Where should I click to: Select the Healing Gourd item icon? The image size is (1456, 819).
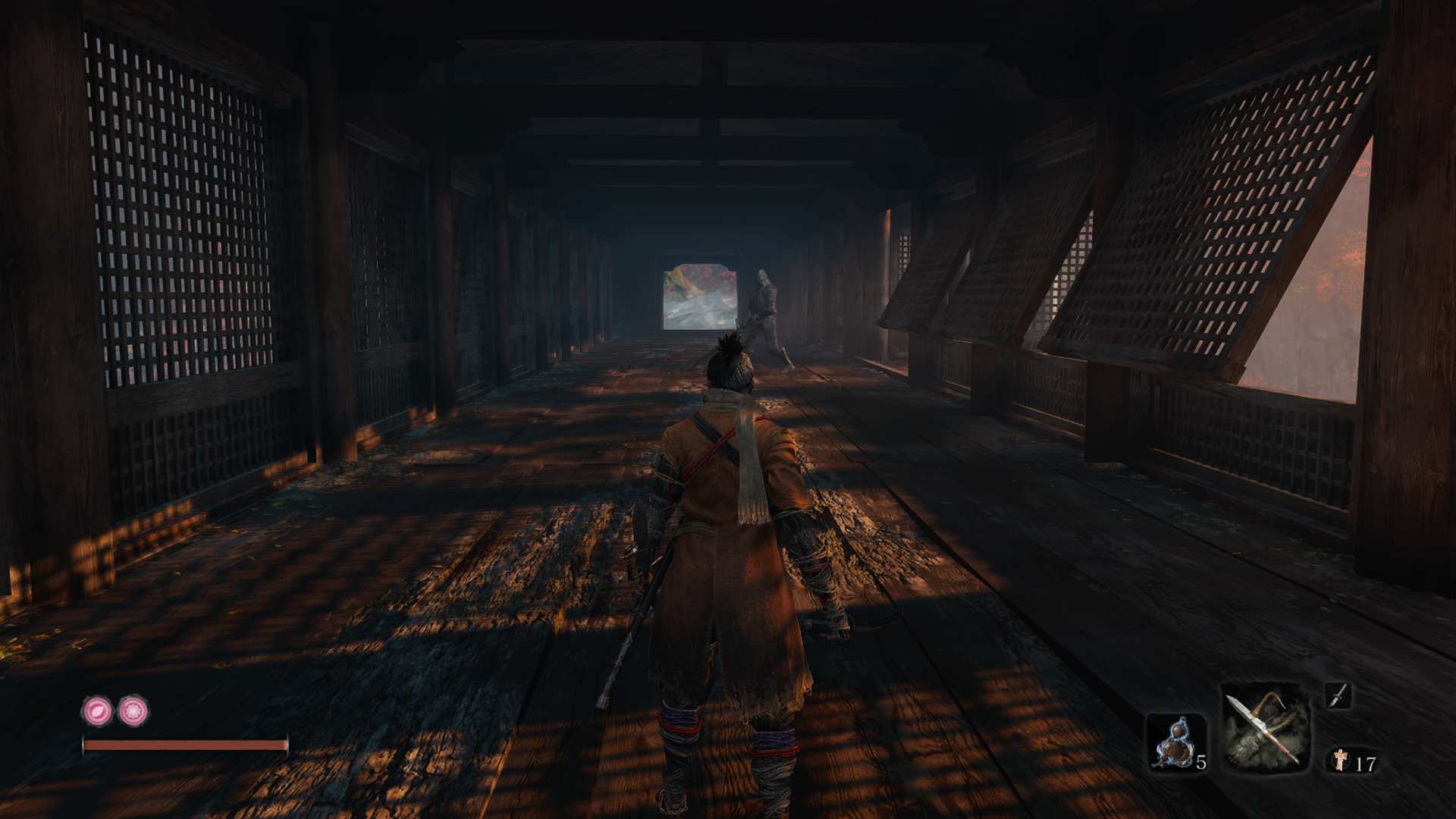point(1177,739)
